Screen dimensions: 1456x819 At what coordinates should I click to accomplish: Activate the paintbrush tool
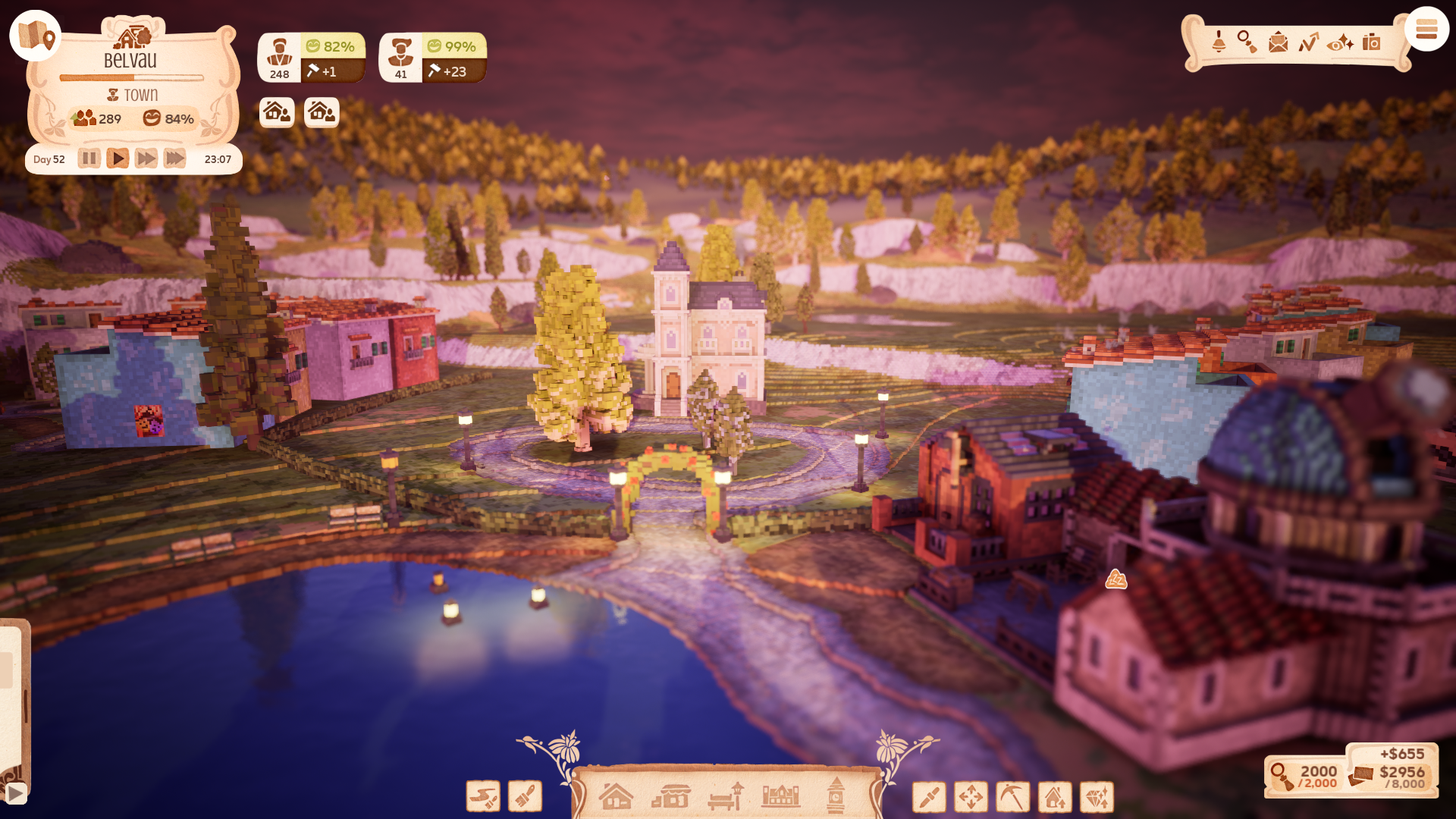525,796
